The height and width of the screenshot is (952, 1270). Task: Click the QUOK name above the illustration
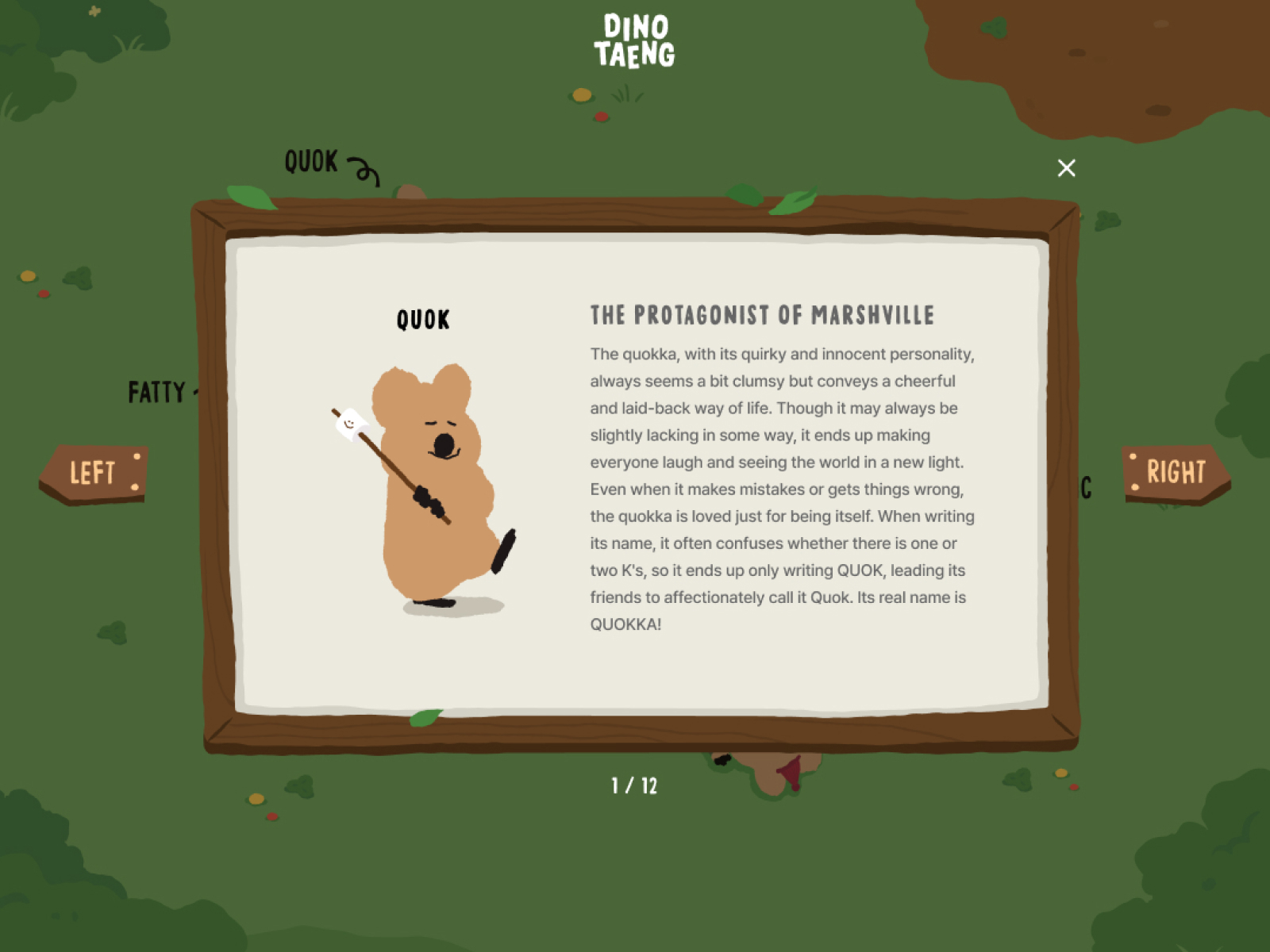click(423, 320)
